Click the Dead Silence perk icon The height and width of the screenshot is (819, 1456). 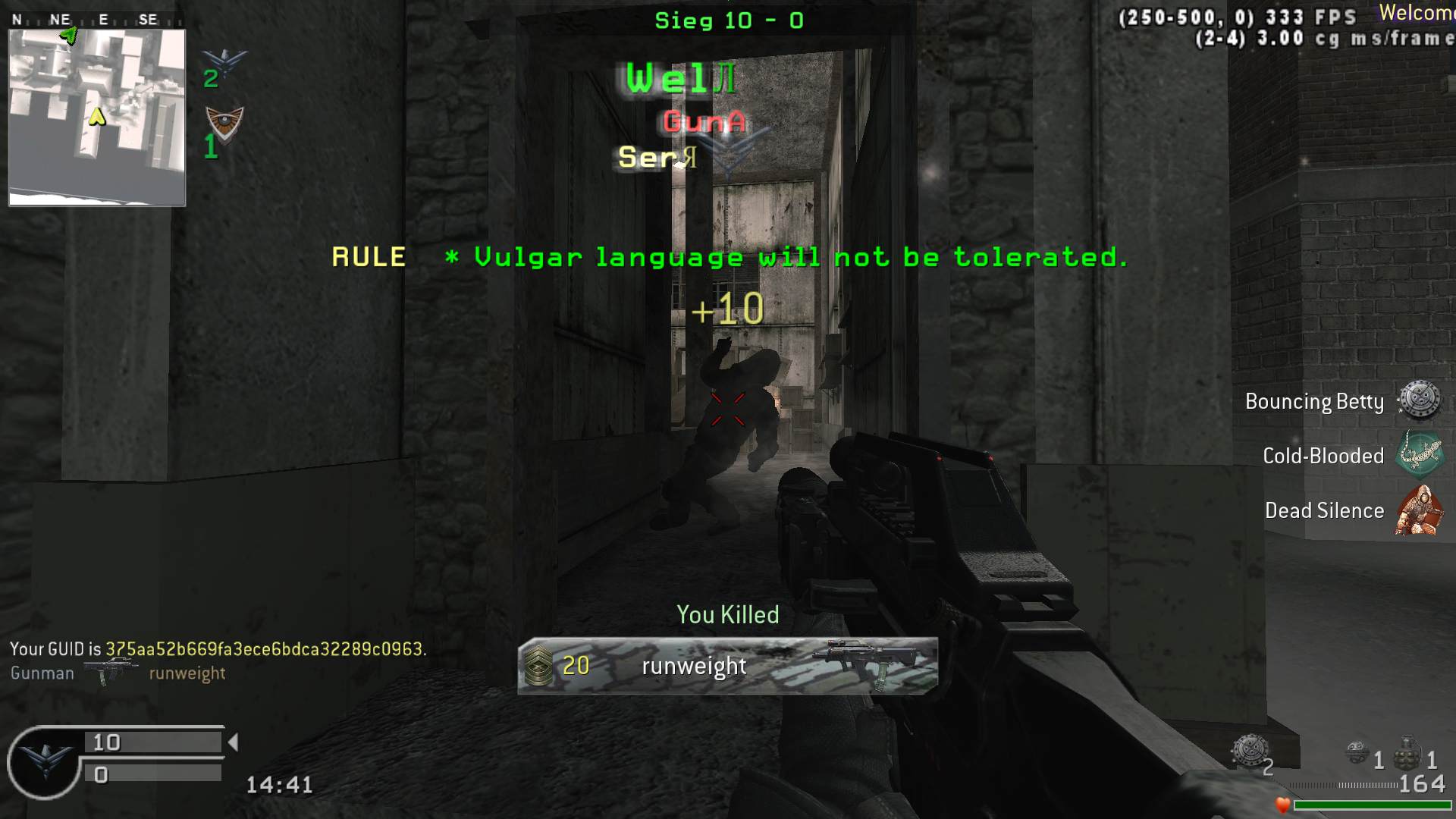click(x=1419, y=510)
